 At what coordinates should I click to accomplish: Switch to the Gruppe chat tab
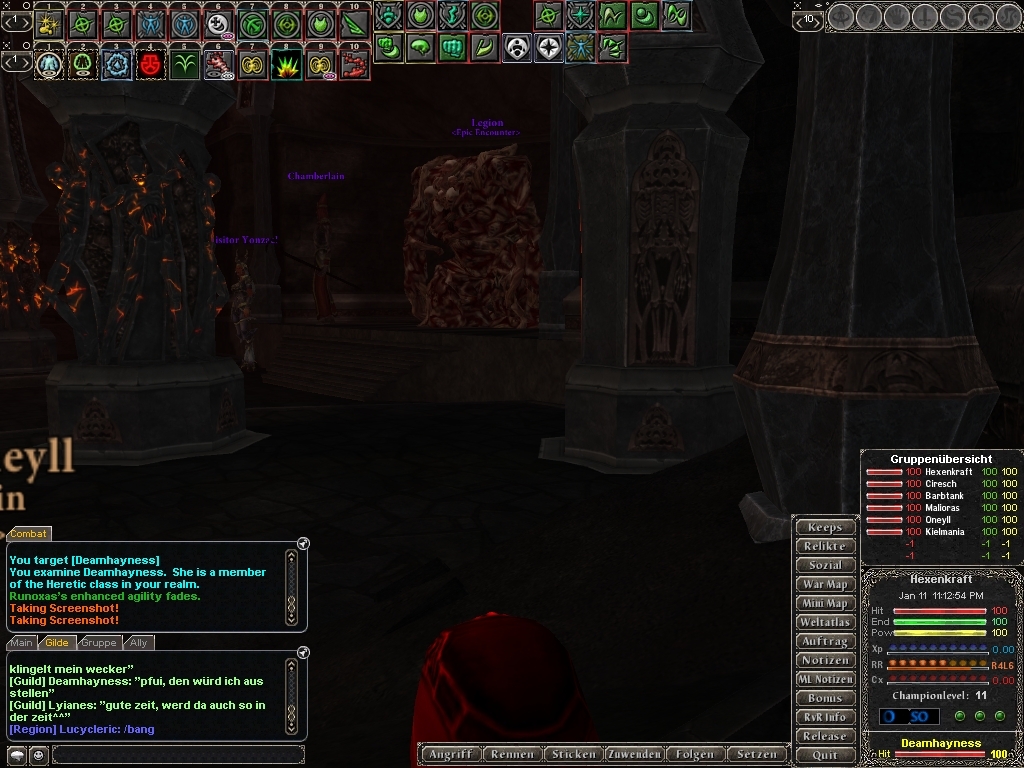99,643
